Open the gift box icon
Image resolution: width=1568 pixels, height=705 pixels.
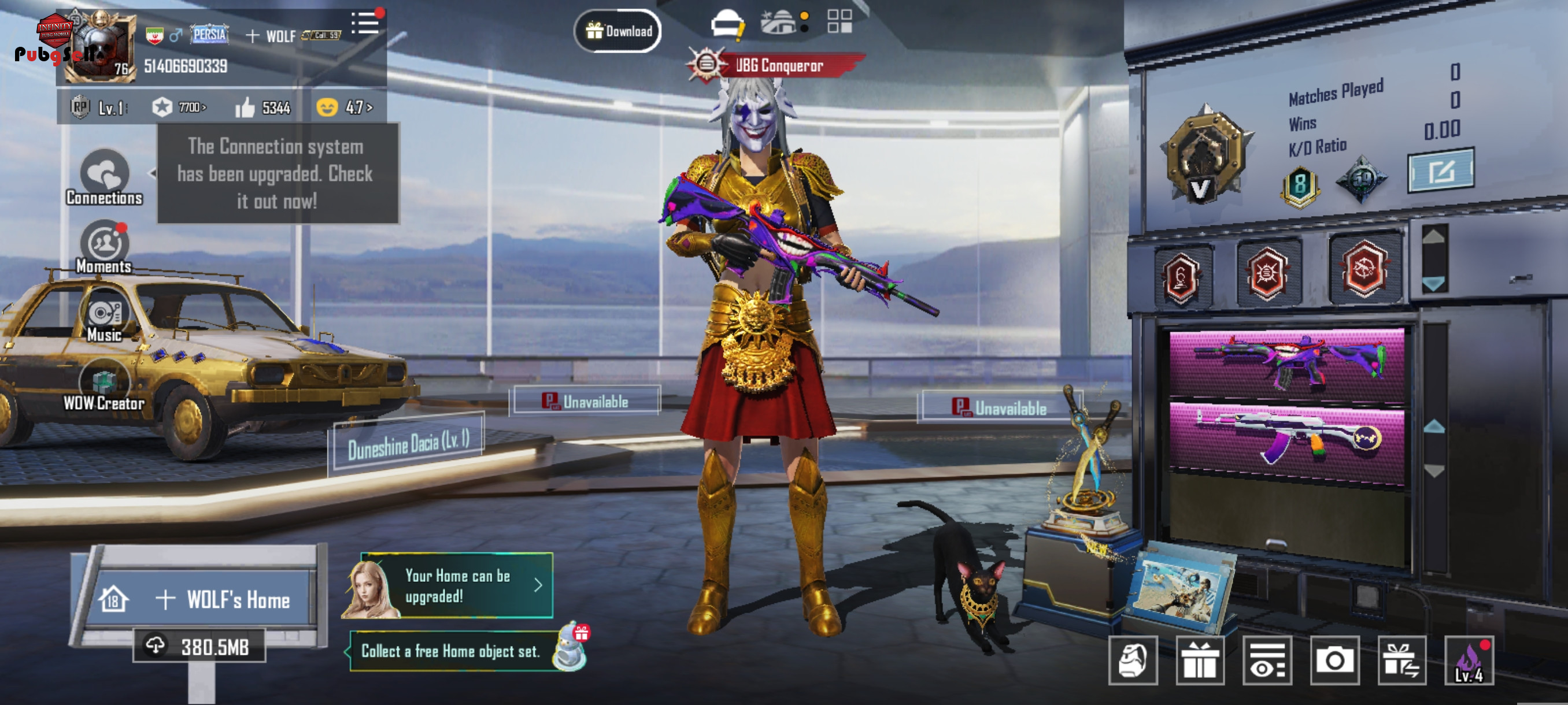pos(1200,661)
